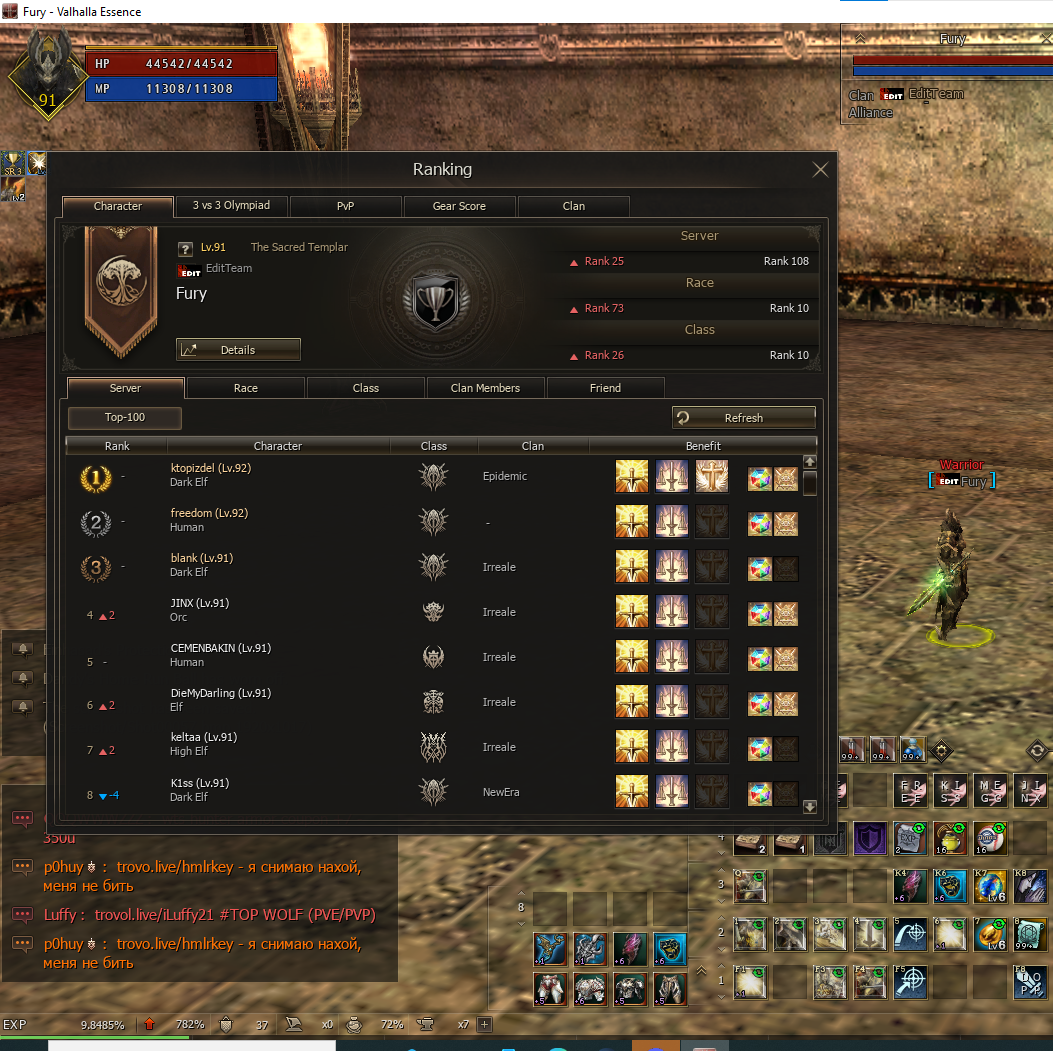Open character Details
This screenshot has height=1051, width=1053.
[x=238, y=350]
